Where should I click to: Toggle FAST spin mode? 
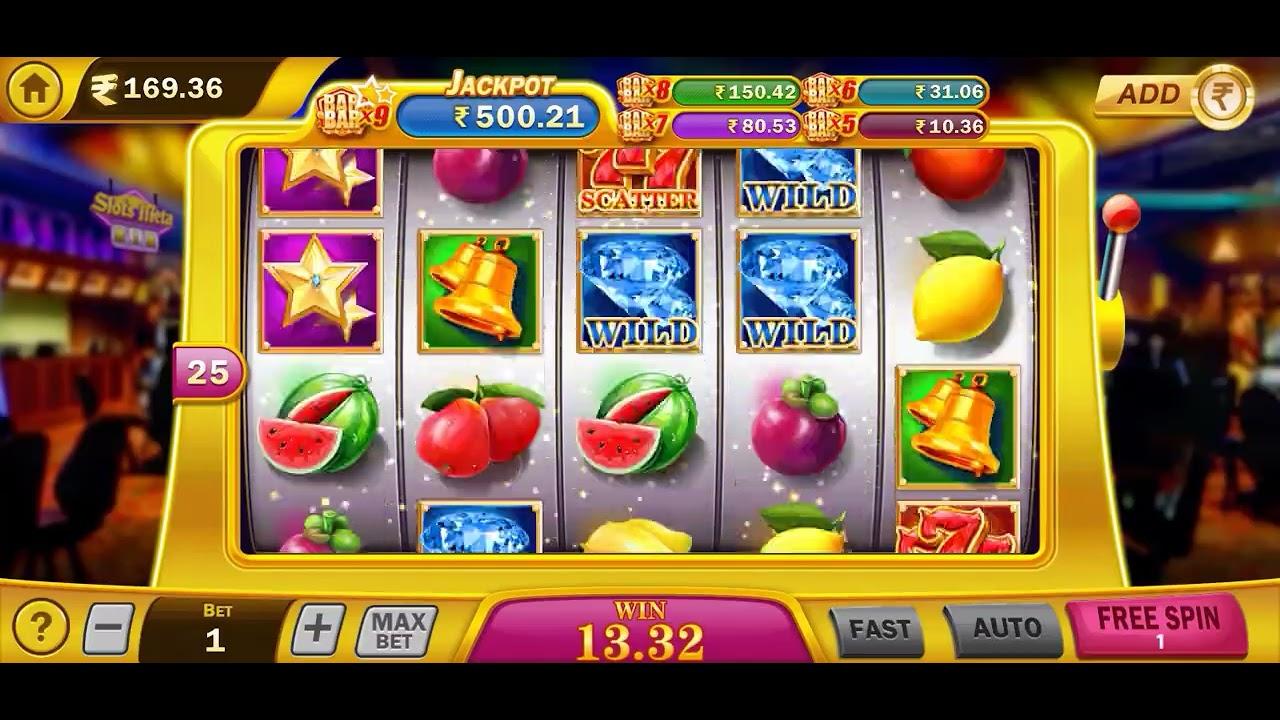coord(880,629)
